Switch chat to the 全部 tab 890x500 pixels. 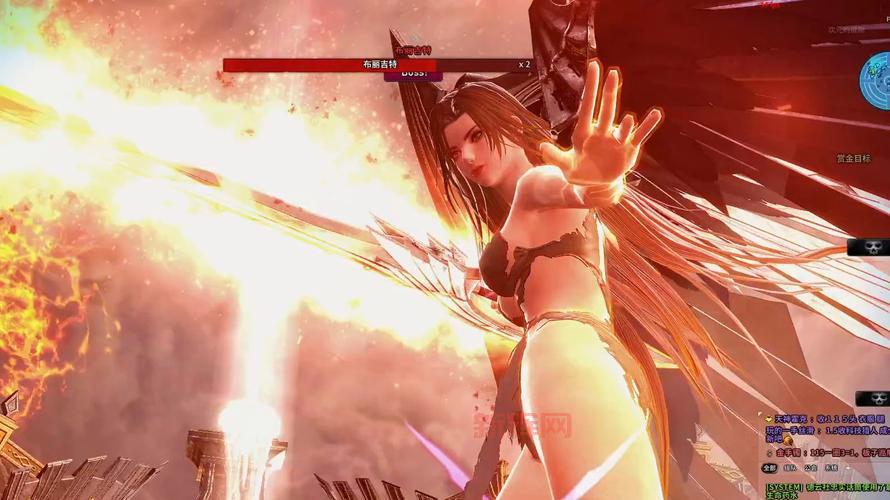[x=769, y=467]
